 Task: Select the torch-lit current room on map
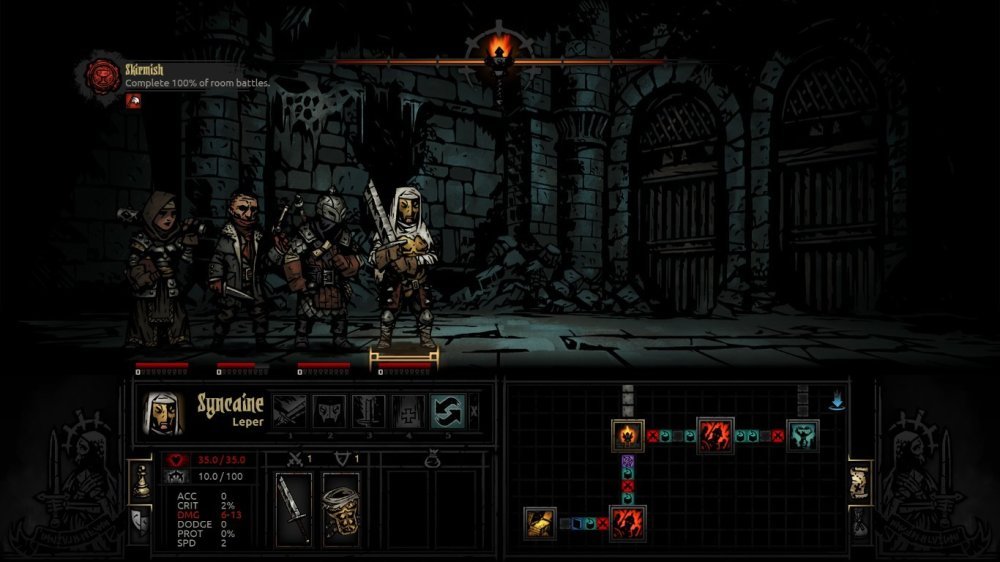[x=628, y=436]
